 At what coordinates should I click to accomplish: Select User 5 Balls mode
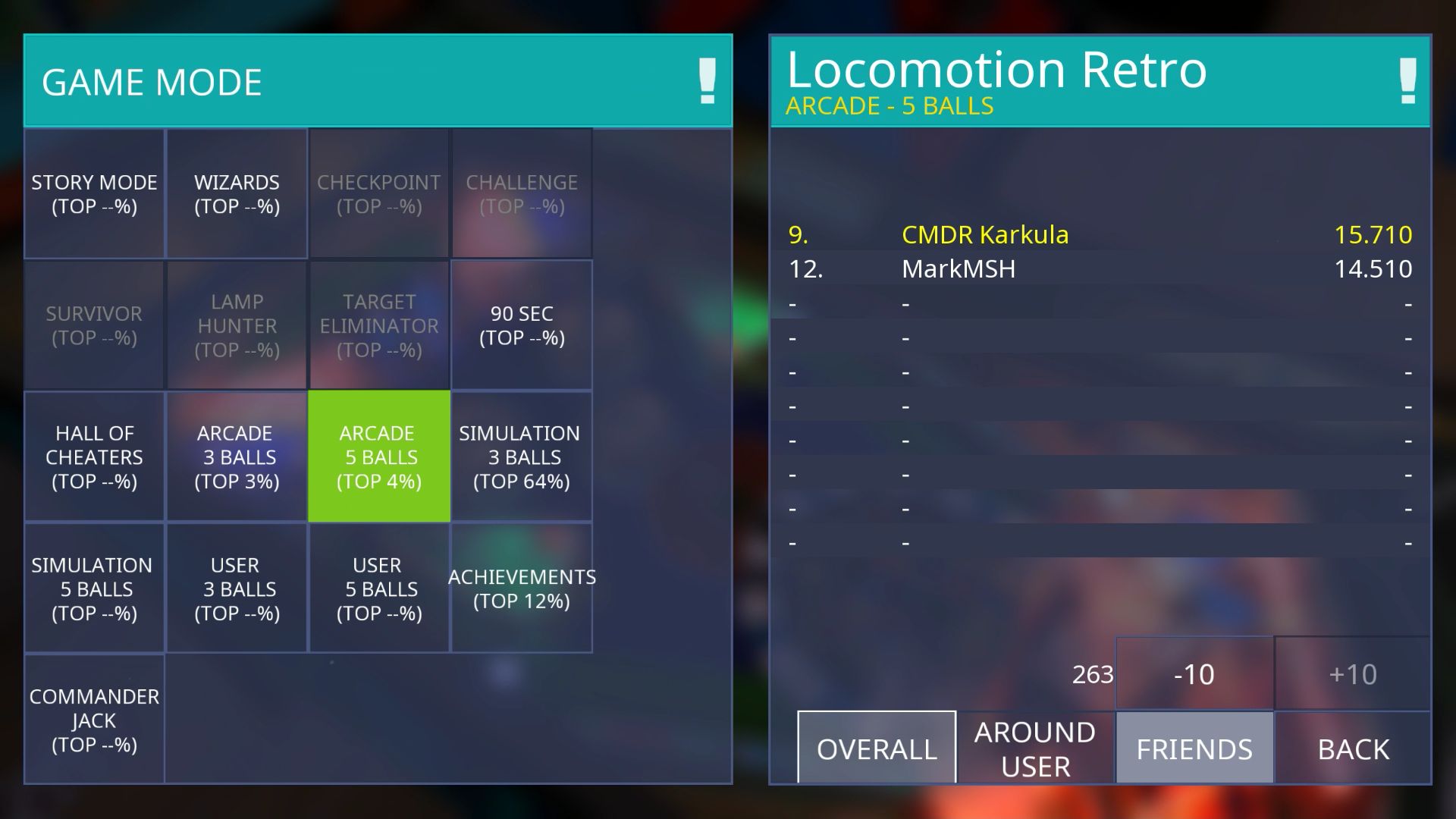(379, 588)
